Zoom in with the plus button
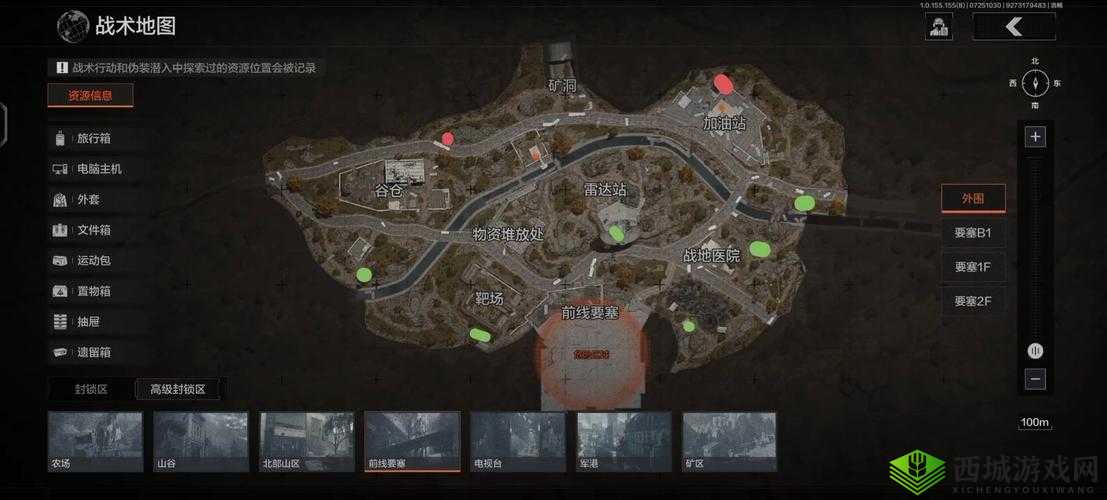This screenshot has height=500, width=1107. click(x=1035, y=137)
